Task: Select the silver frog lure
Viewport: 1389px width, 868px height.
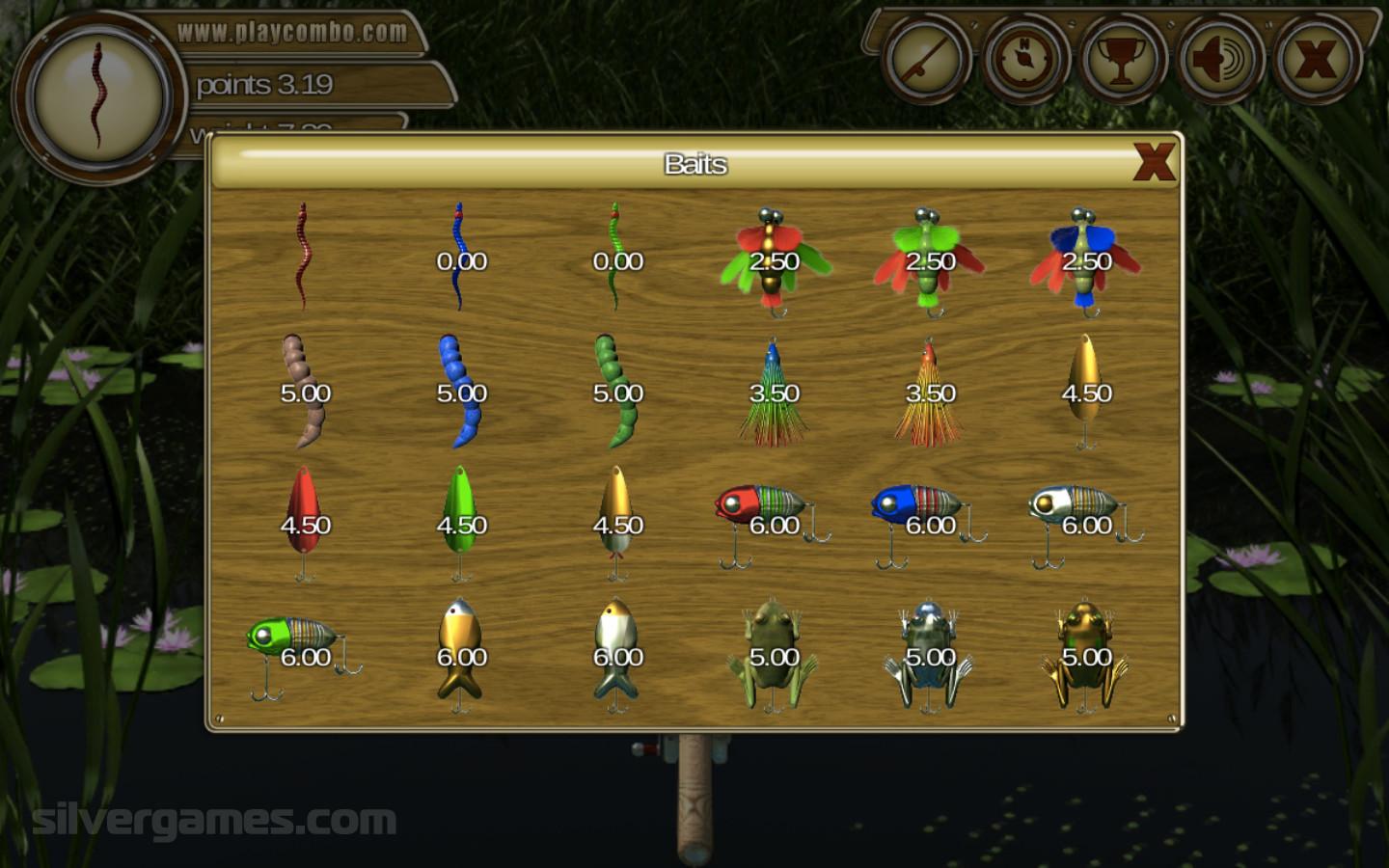Action: click(x=929, y=654)
